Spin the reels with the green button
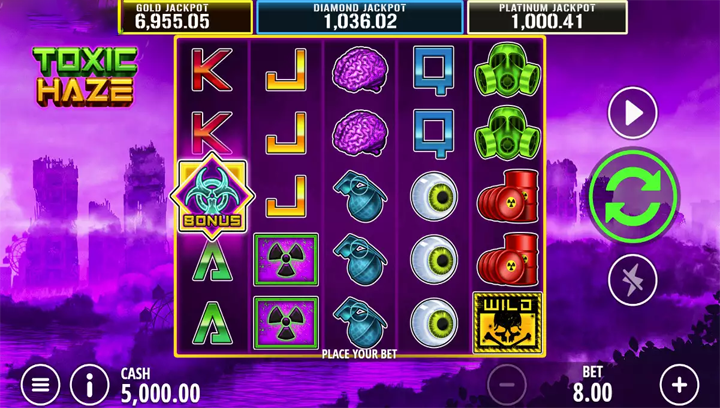The width and height of the screenshot is (720, 408). (x=633, y=195)
